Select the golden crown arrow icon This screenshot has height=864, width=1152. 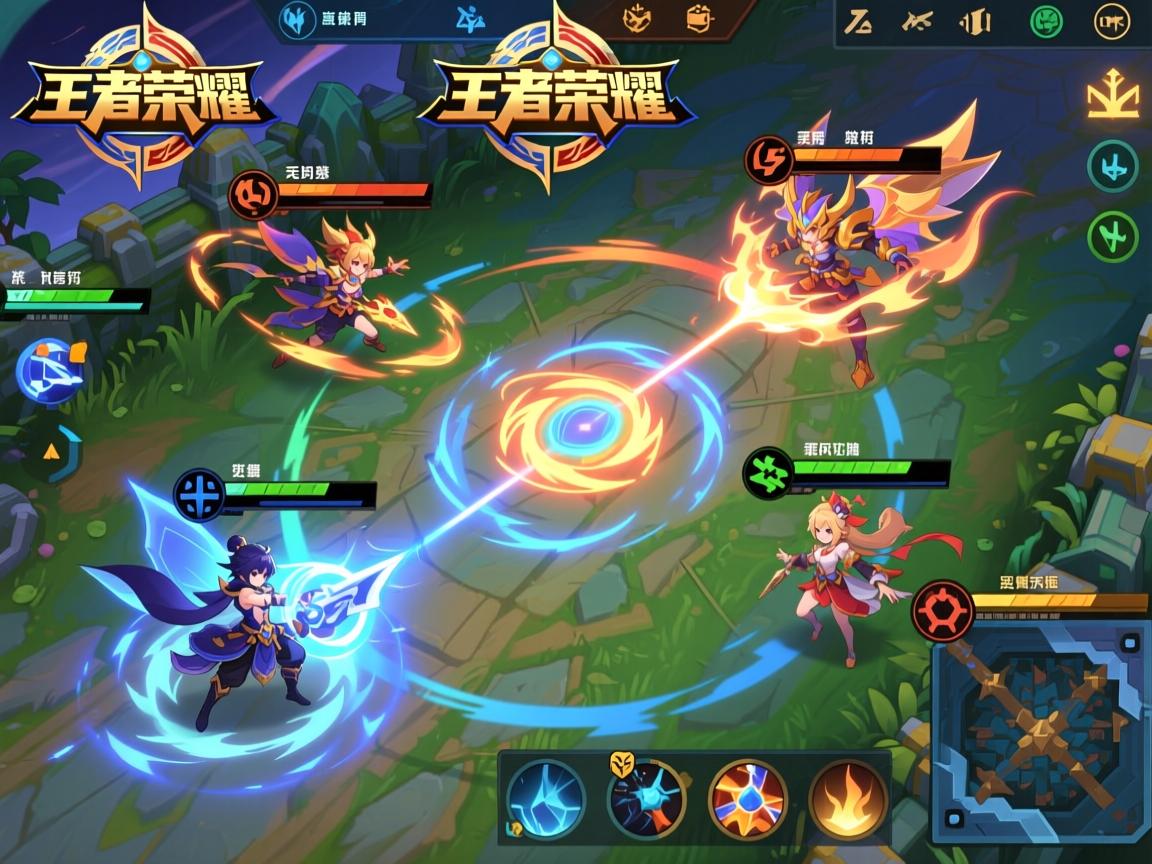[1113, 97]
